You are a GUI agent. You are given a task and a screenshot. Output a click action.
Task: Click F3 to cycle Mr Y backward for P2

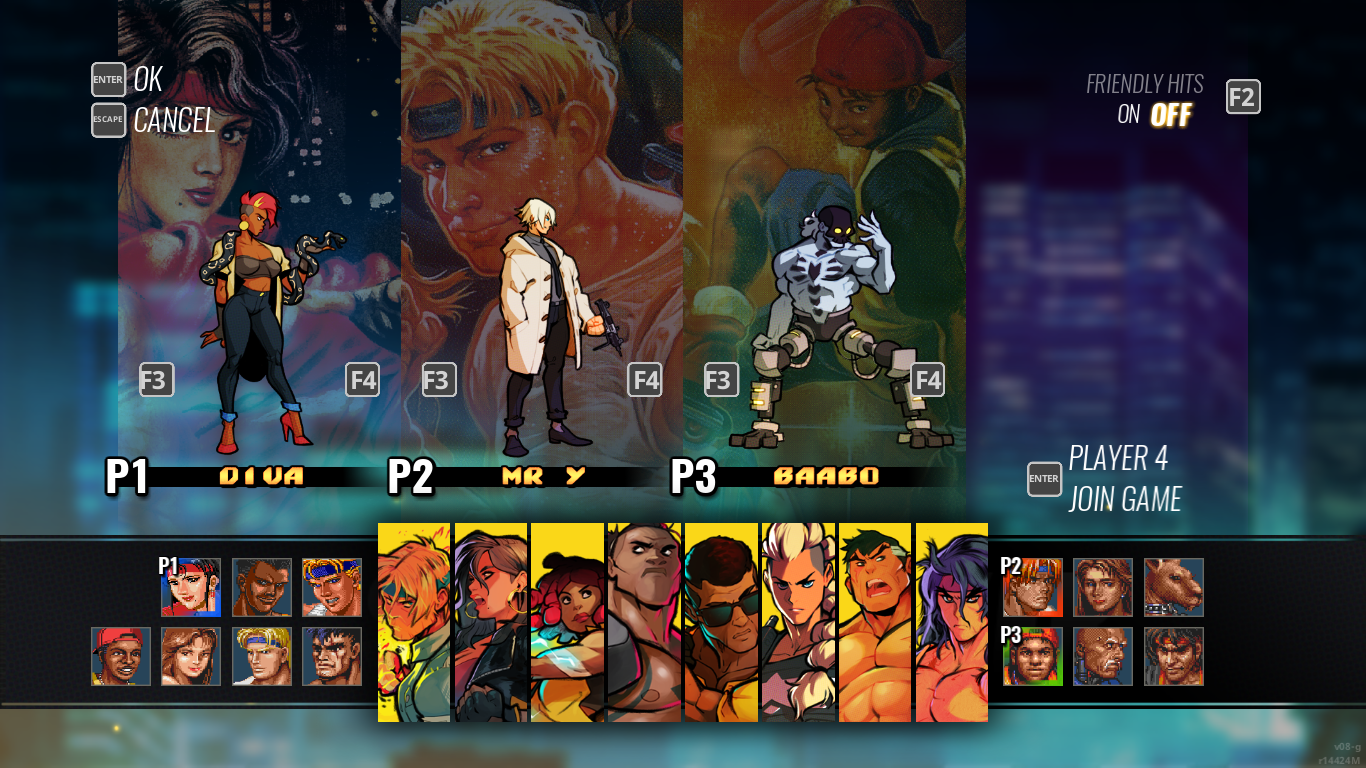[439, 380]
